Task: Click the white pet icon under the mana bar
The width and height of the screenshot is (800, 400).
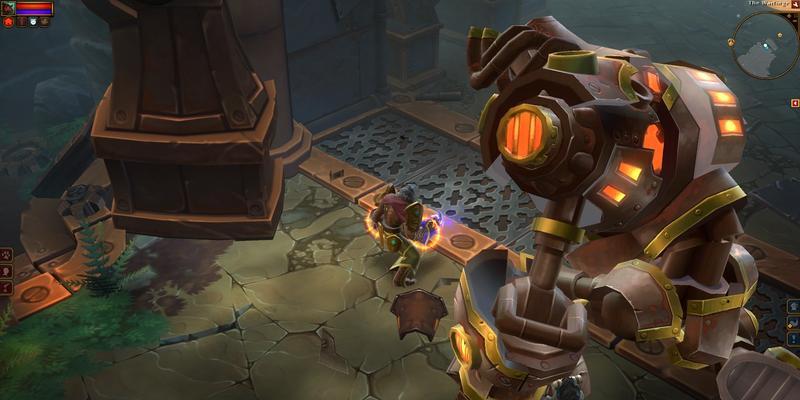Action: (x=33, y=21)
